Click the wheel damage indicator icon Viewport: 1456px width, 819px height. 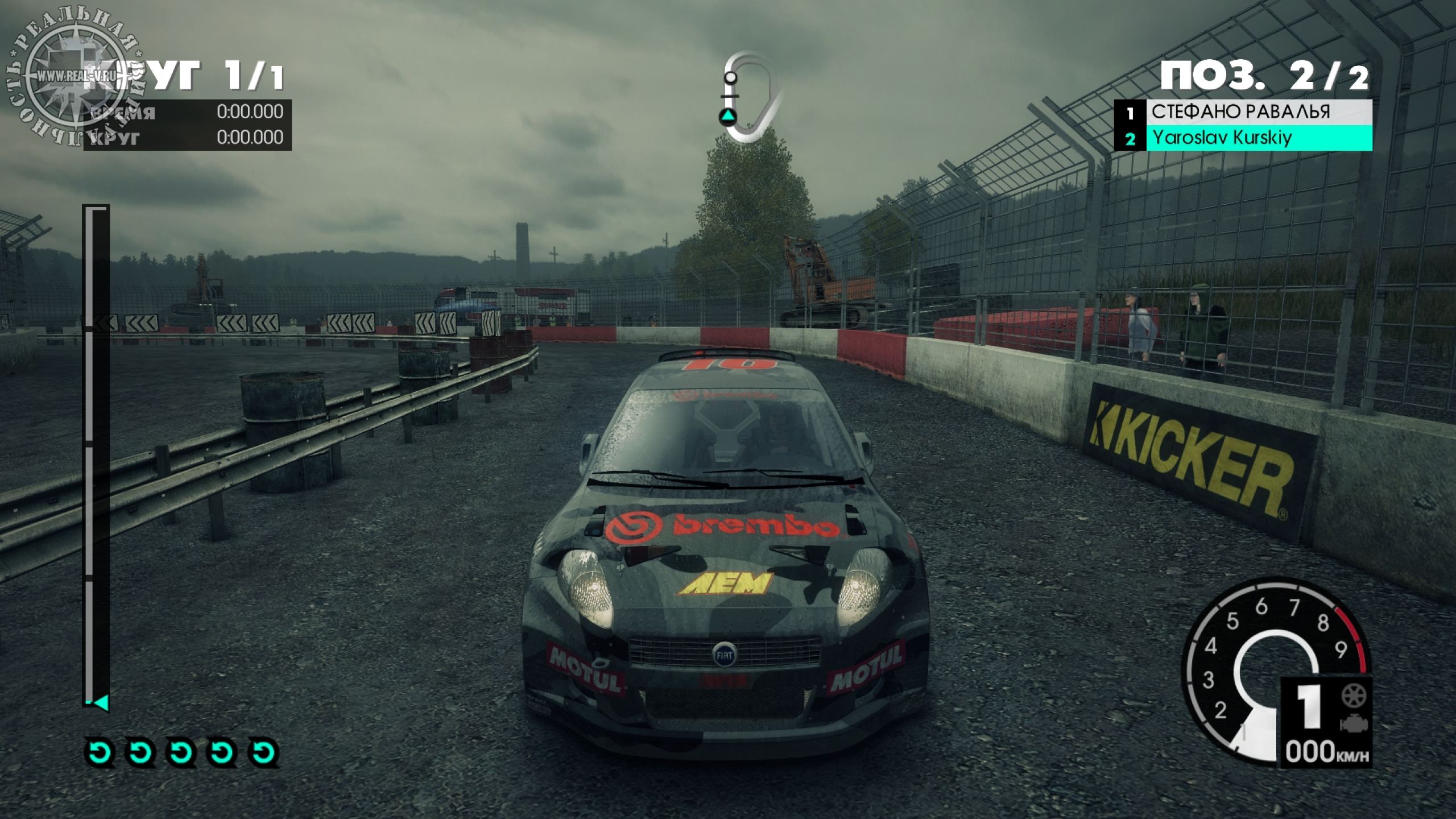point(1354,696)
